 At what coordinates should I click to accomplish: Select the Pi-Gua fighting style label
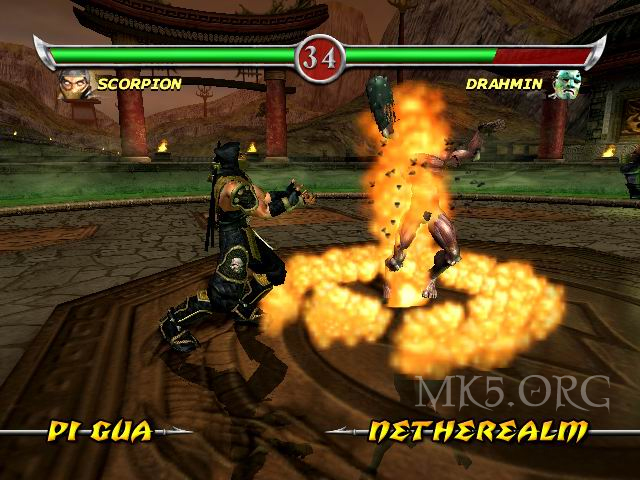pos(100,432)
